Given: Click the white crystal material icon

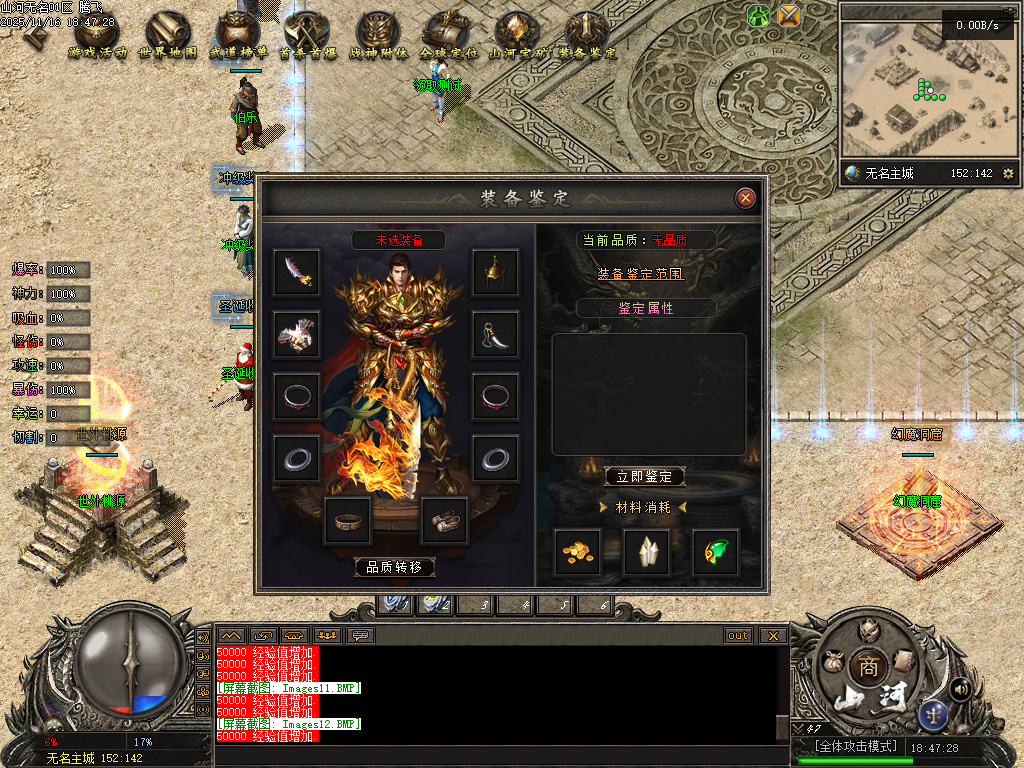Looking at the screenshot, I should pyautogui.click(x=646, y=552).
